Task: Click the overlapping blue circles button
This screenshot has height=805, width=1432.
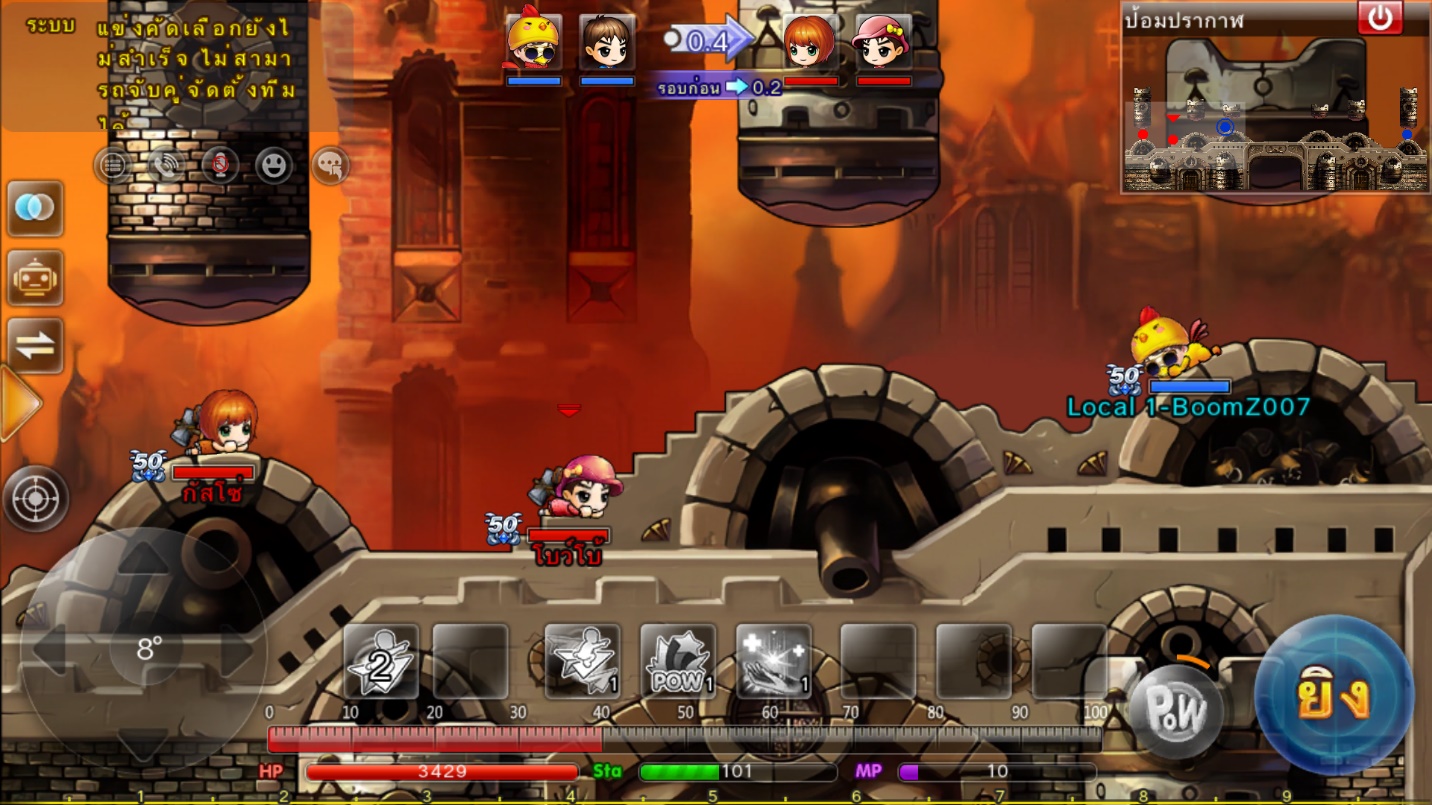Action: 36,209
